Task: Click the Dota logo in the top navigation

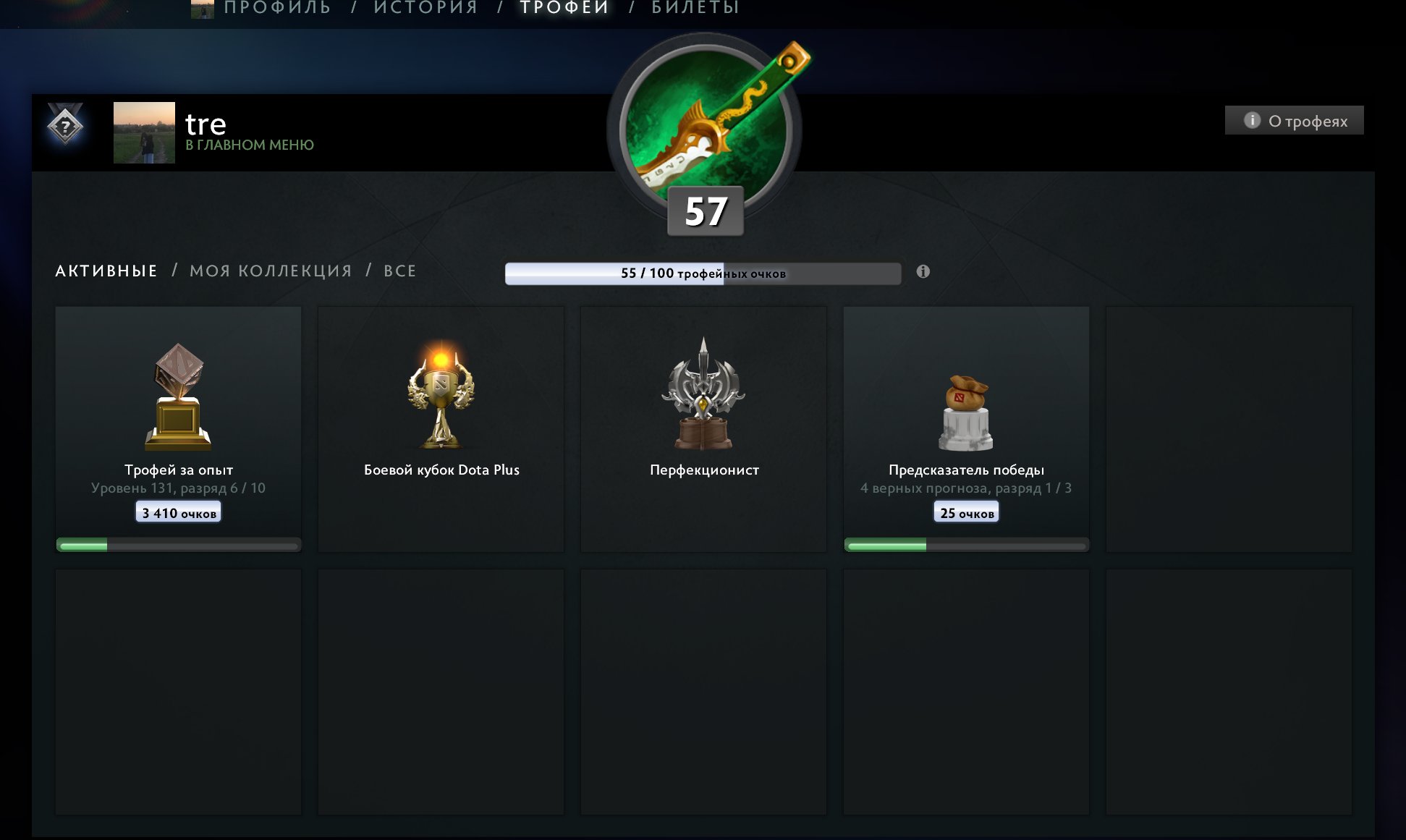Action: (x=202, y=10)
